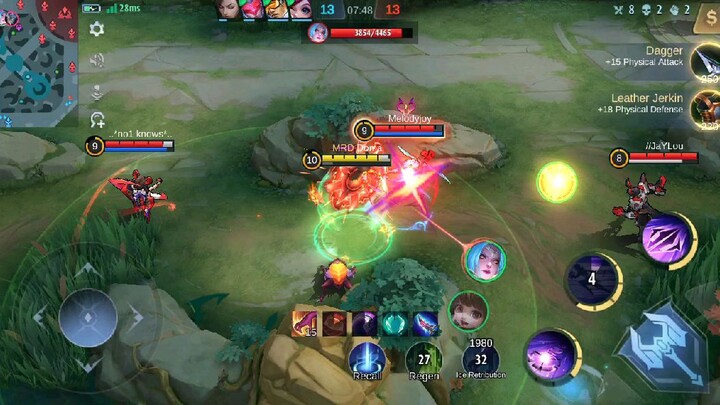Select the skill showing cooldown 4
The height and width of the screenshot is (405, 720).
click(x=592, y=279)
